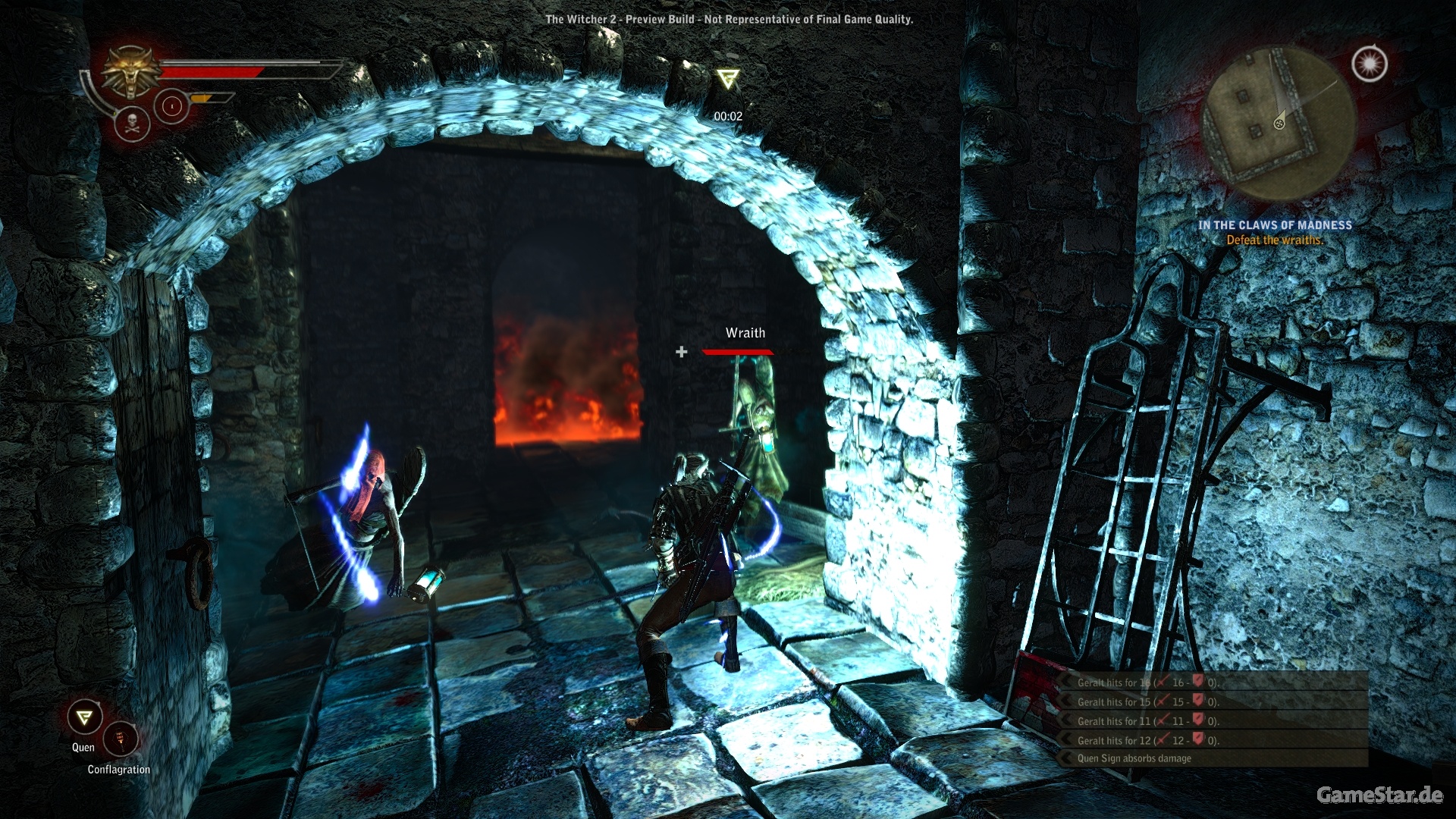Click the wolf medallion icon
This screenshot has height=819, width=1456.
point(132,72)
